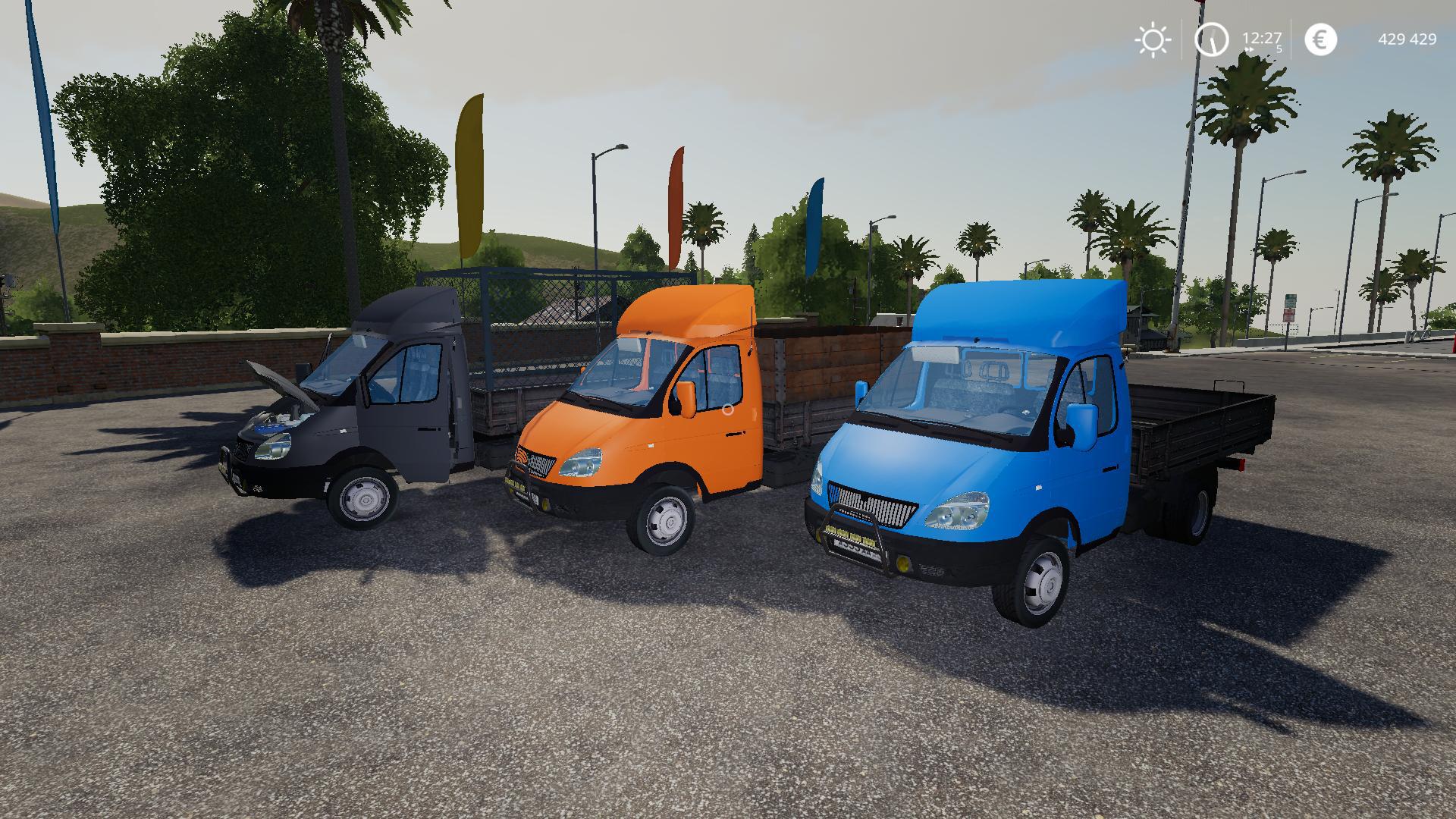Viewport: 1456px width, 819px height.
Task: Click the sun weather icon
Action: (x=1153, y=39)
